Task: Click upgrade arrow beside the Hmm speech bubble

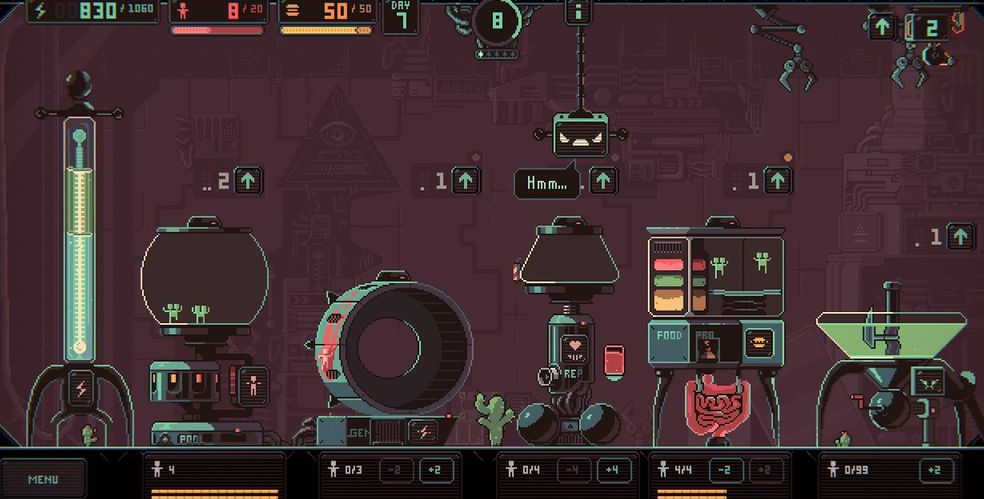Action: pyautogui.click(x=603, y=181)
